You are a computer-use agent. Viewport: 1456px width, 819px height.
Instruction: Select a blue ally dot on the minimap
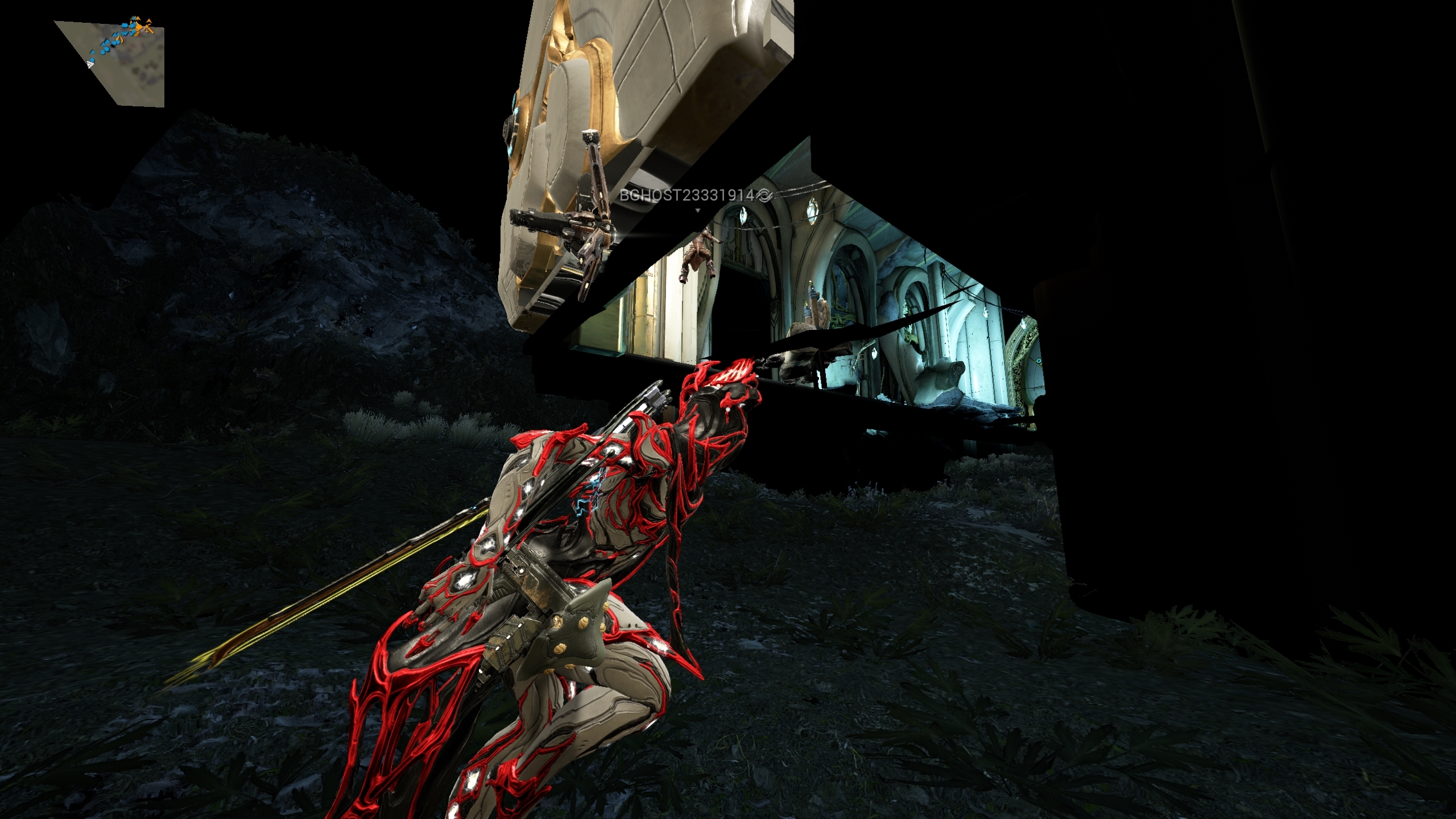(93, 60)
